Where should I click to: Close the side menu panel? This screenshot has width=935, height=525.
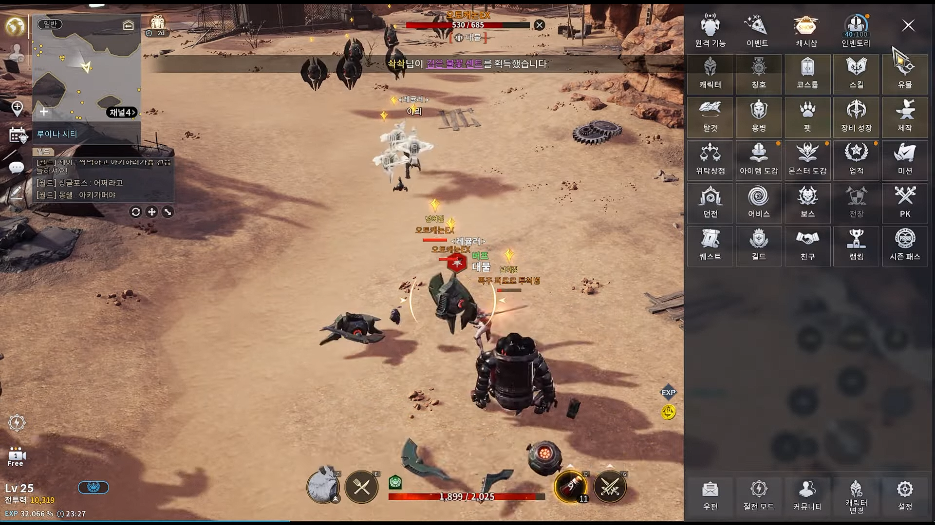pyautogui.click(x=908, y=26)
